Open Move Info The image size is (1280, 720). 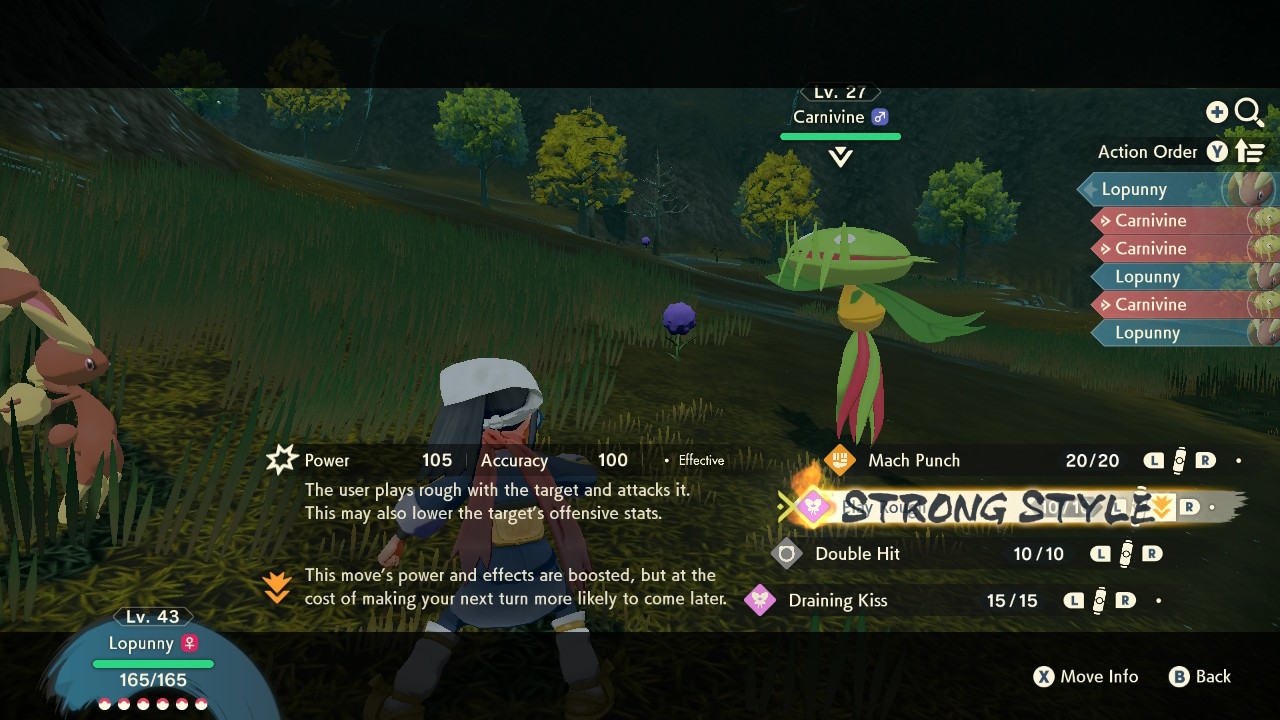point(1086,677)
